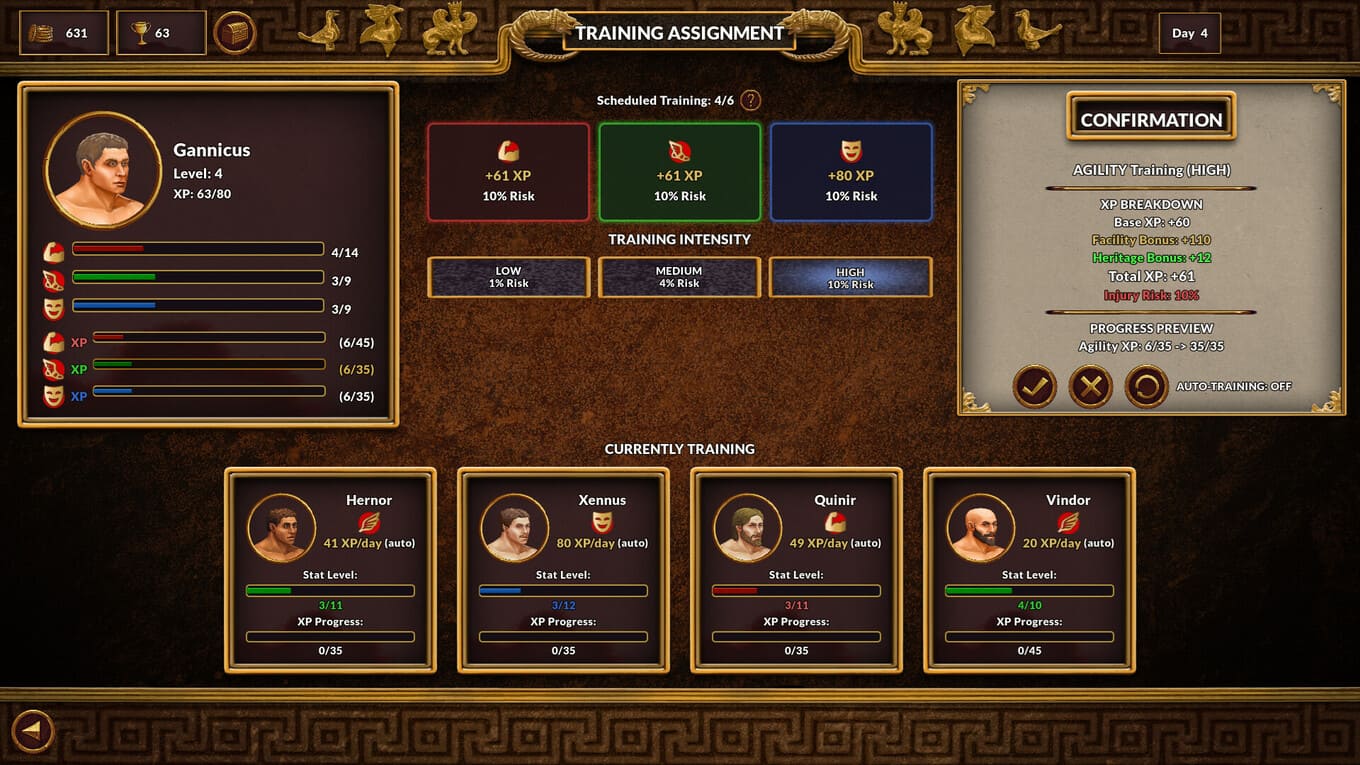Click Gannicus's portrait
This screenshot has height=765, width=1360.
click(102, 170)
